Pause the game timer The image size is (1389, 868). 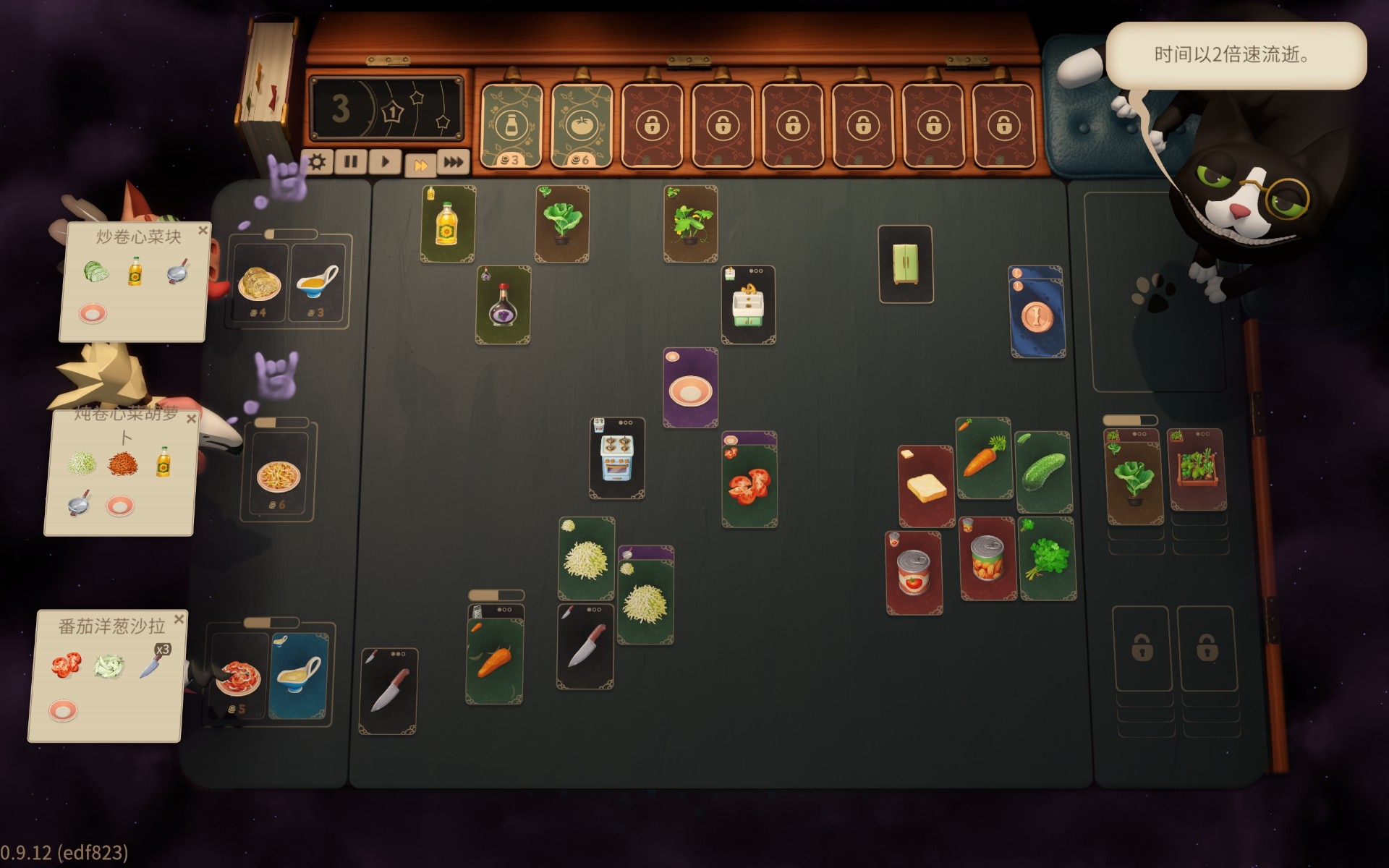point(351,161)
